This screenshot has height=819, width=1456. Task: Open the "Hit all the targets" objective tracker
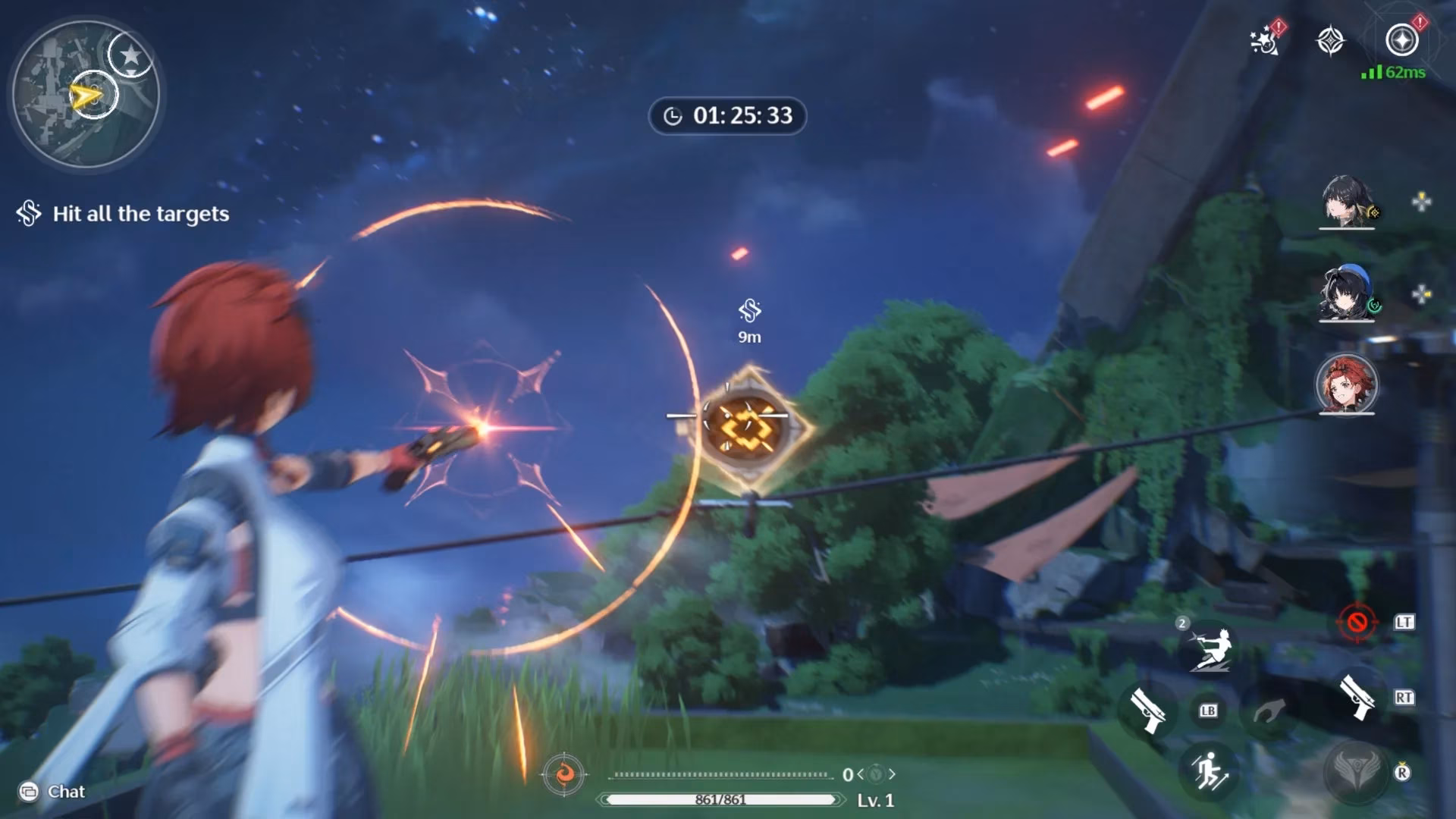pyautogui.click(x=124, y=214)
